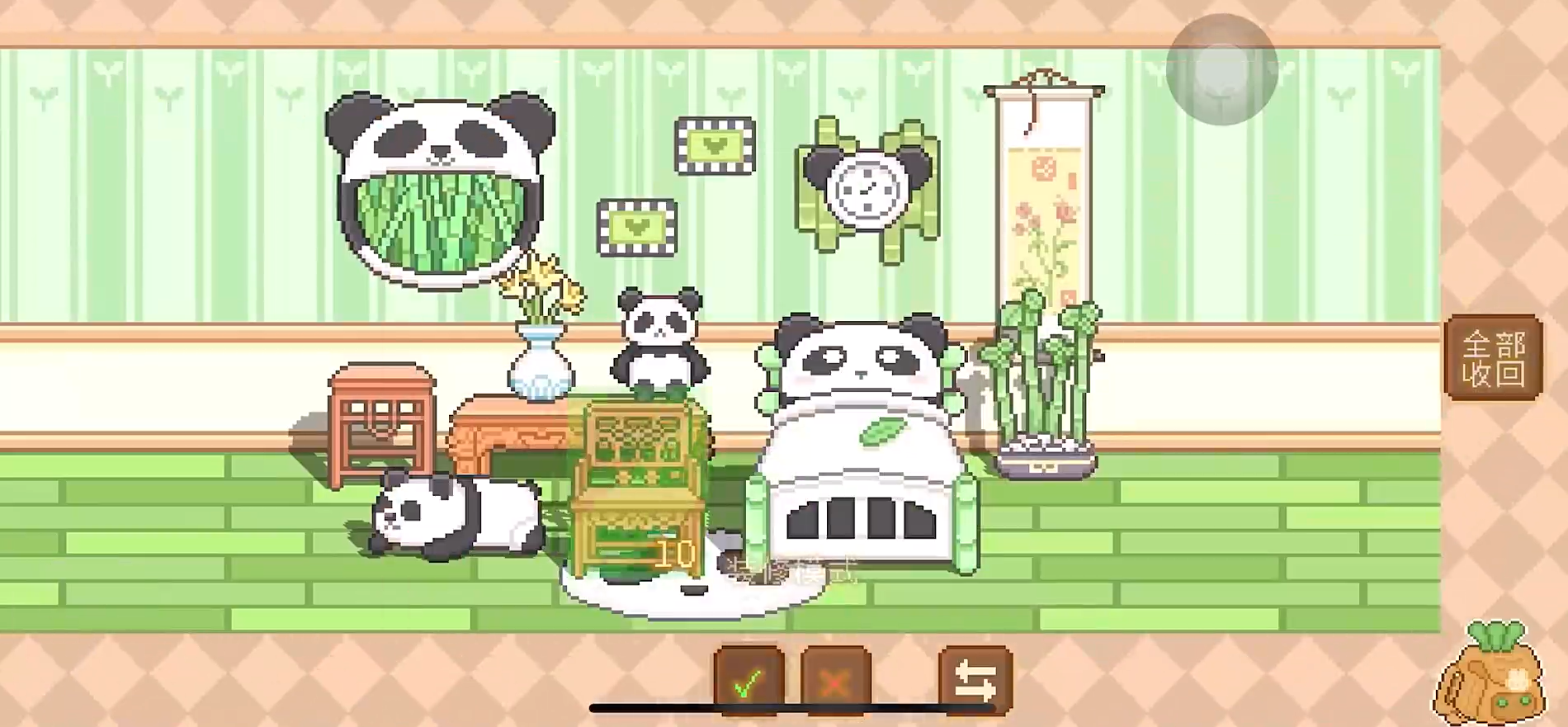Confirm placement with the green checkmark button
Screen dimensions: 1568x727
[749, 679]
